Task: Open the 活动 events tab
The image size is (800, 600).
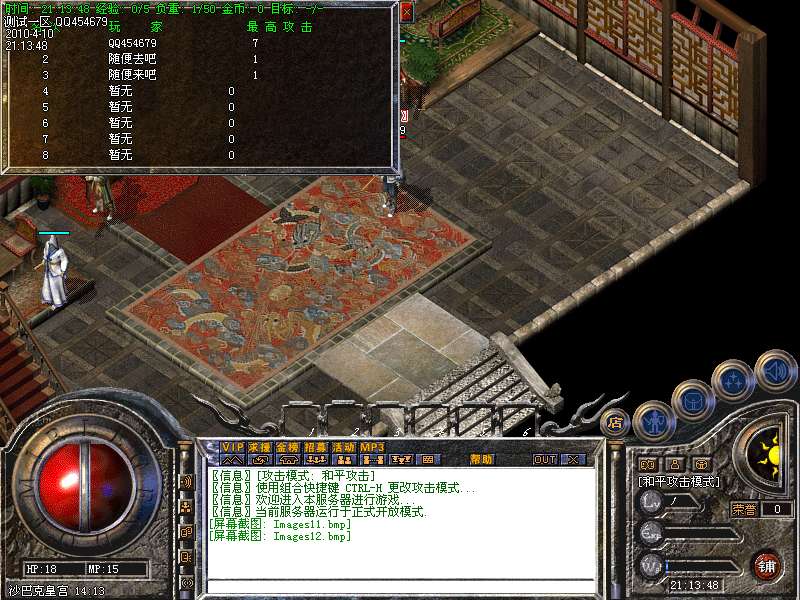Action: click(344, 446)
